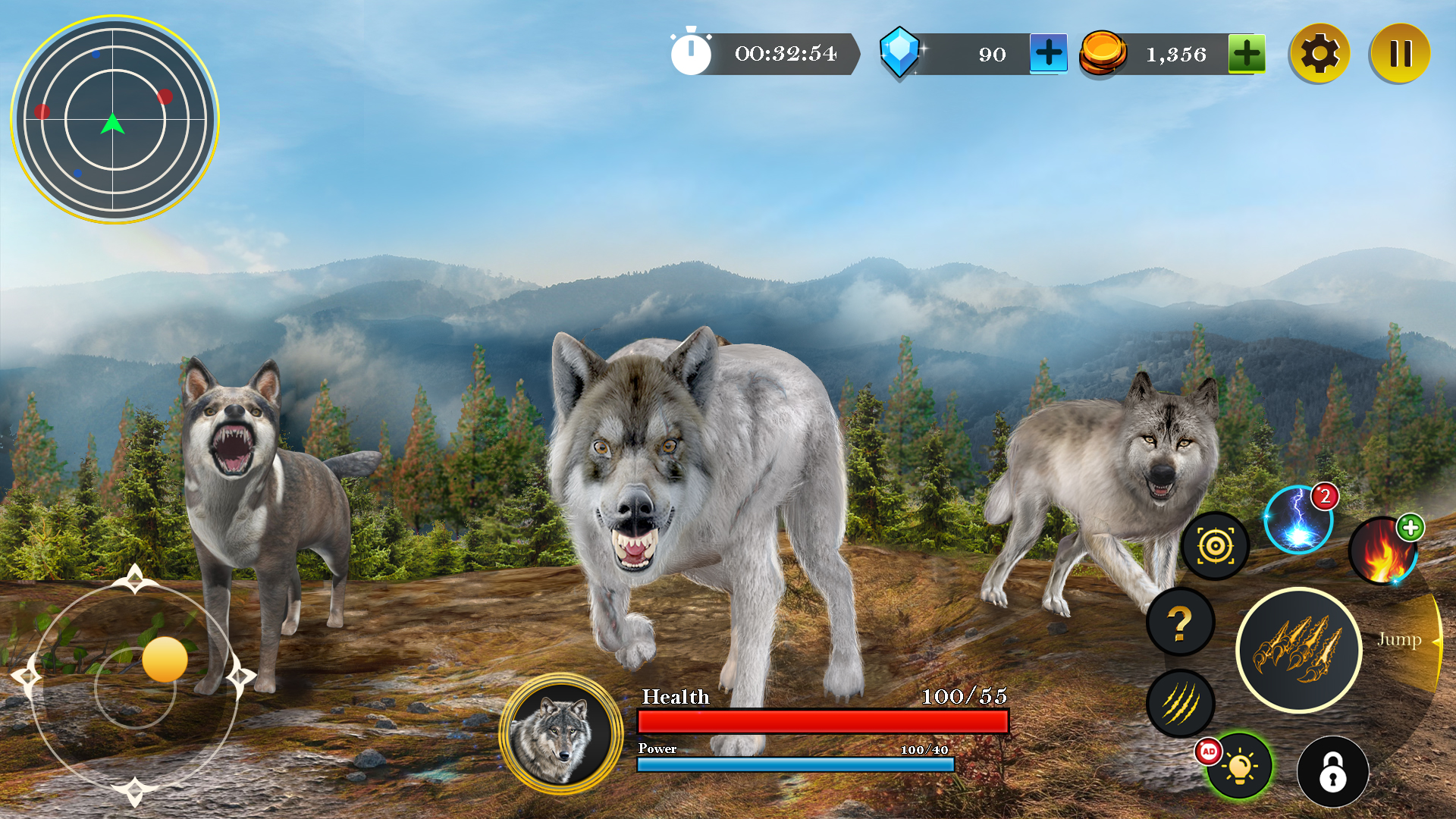Click the stopwatch timer icon
This screenshot has width=1456, height=819.
point(692,52)
